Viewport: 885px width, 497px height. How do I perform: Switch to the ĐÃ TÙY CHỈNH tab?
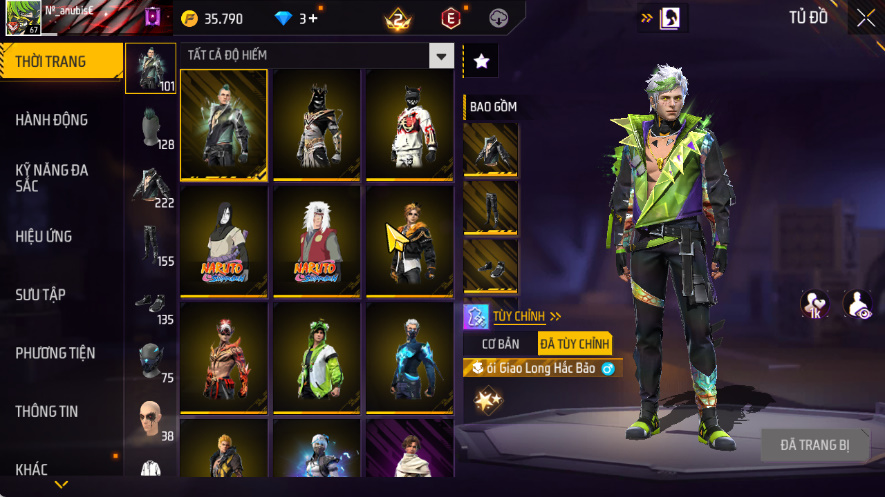(x=574, y=344)
